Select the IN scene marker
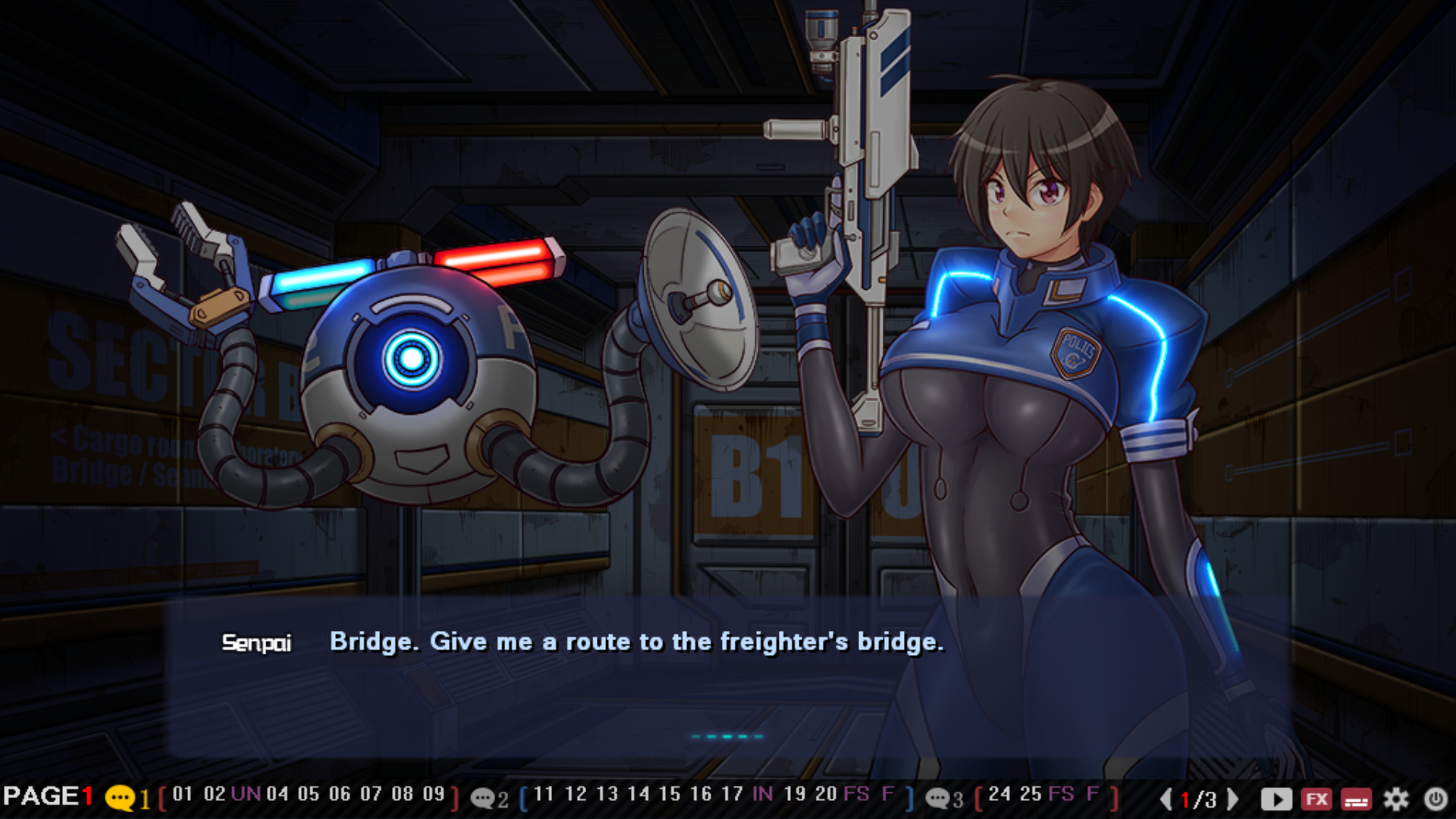Screen dimensions: 1456x819 tap(762, 795)
